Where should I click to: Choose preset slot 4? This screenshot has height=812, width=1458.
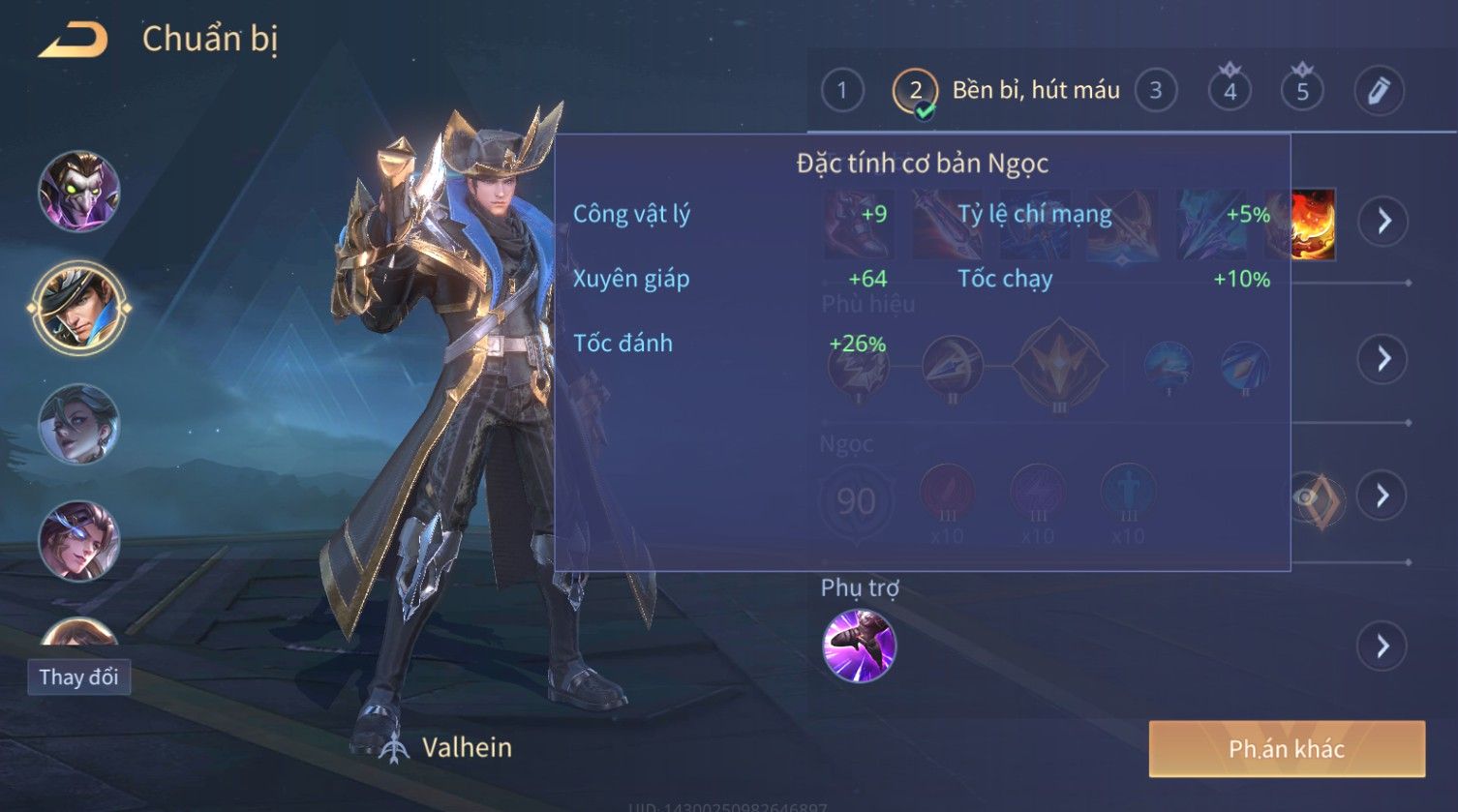click(x=1230, y=91)
